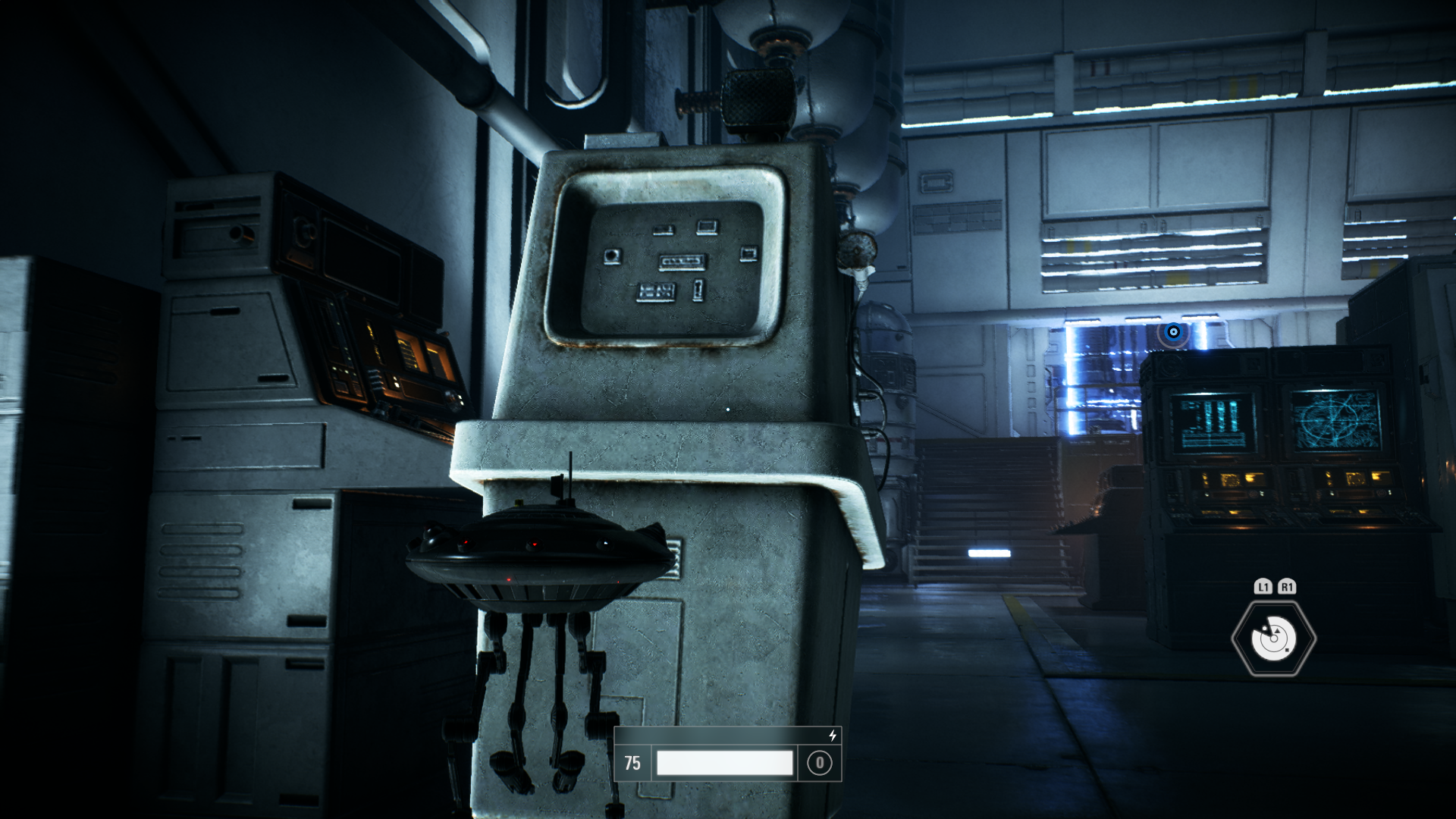1456x819 pixels.
Task: Select the blue objective marker
Action: pyautogui.click(x=1173, y=332)
